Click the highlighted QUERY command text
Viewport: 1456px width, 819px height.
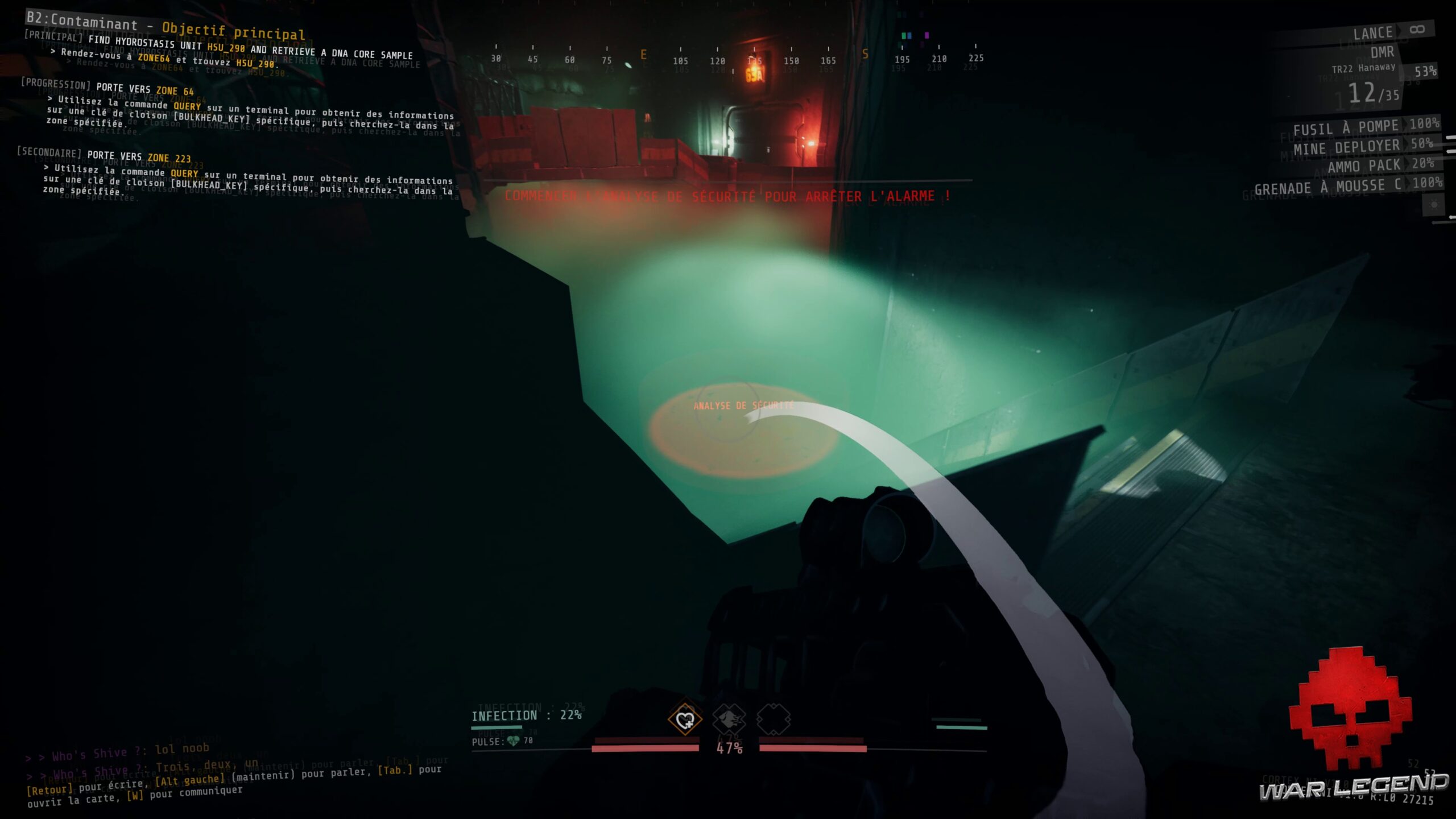(x=187, y=106)
